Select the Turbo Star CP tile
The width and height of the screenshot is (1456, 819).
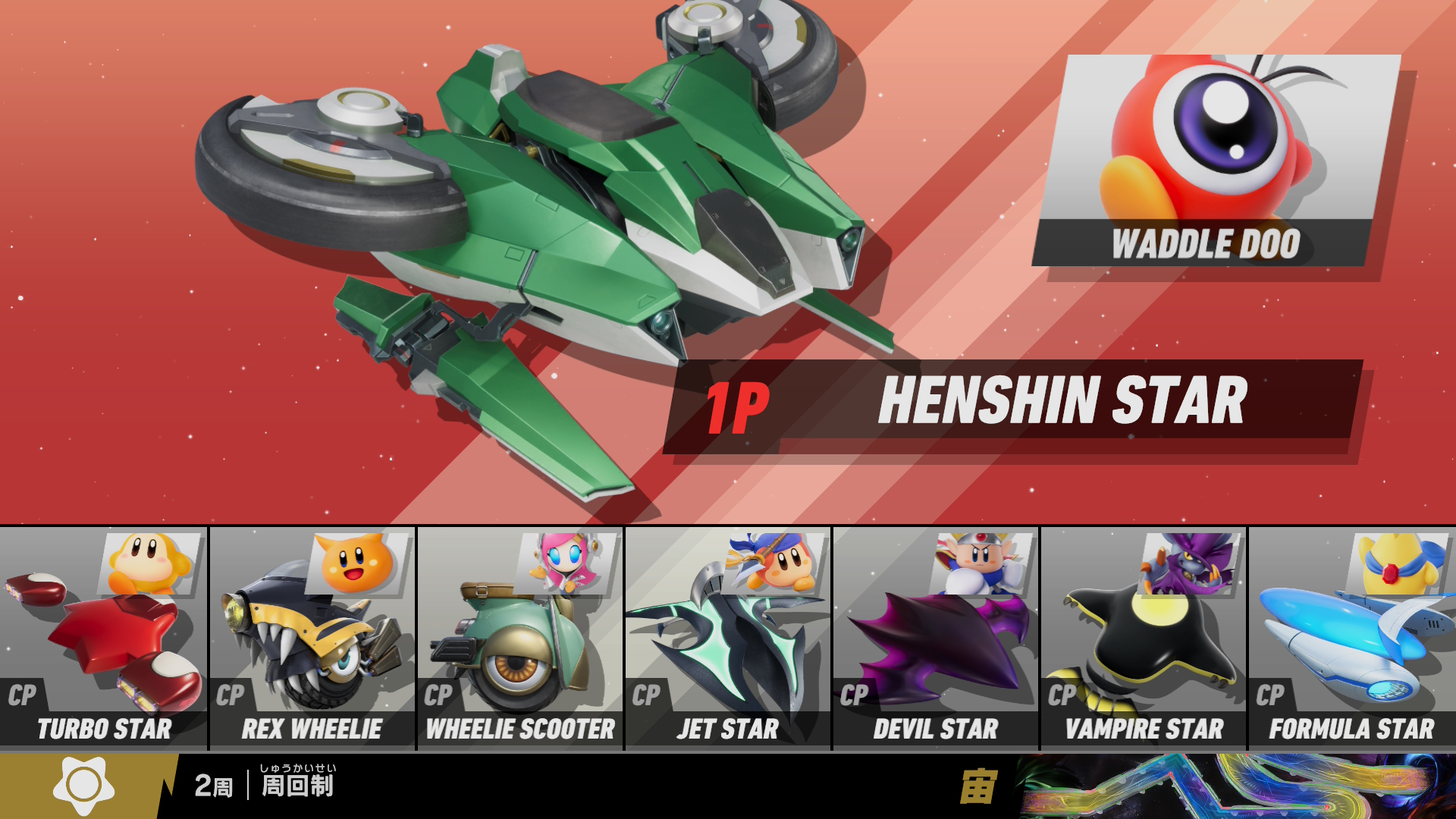coord(104,639)
